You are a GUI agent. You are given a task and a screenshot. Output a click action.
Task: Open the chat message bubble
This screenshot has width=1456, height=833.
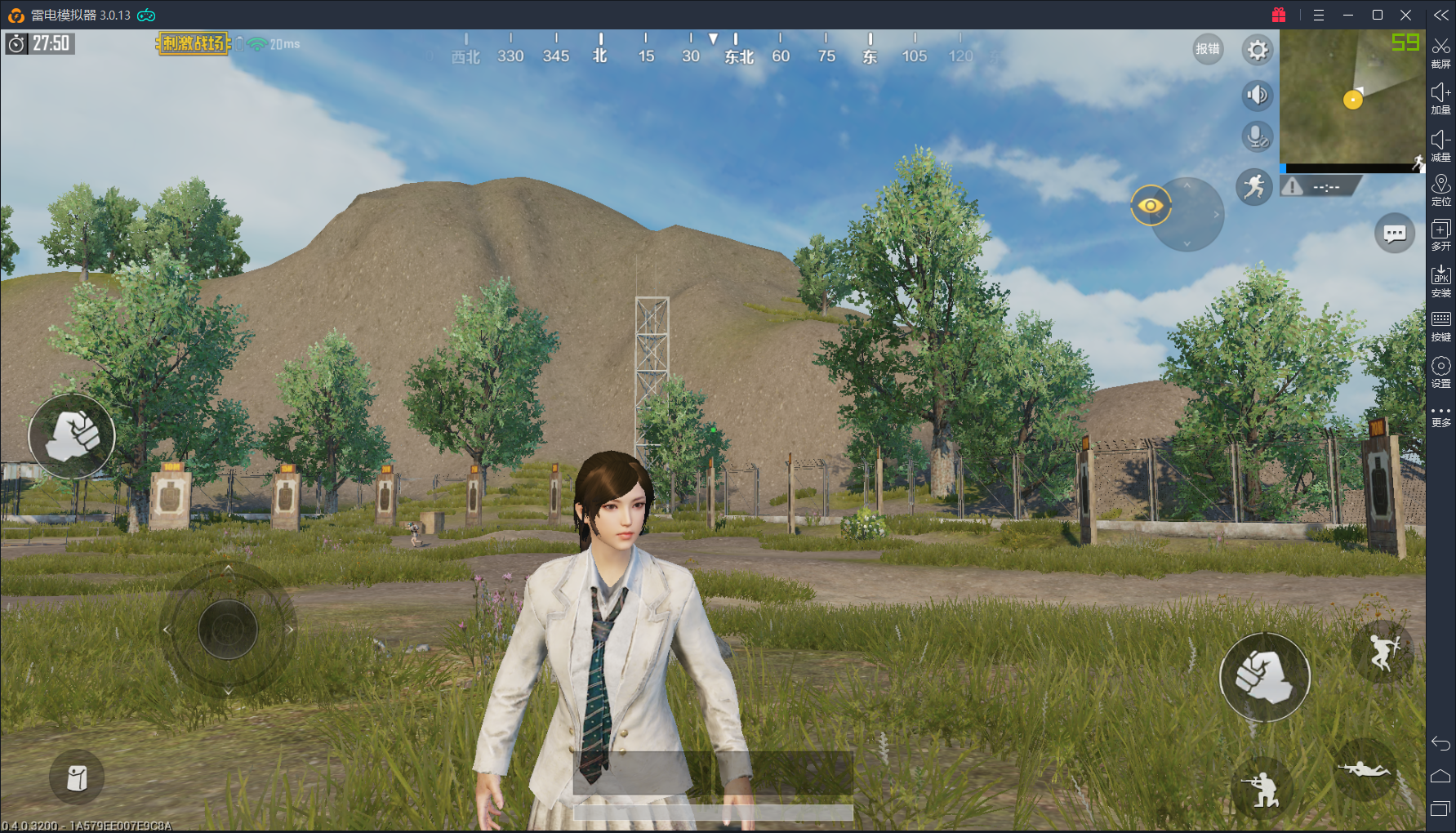point(1395,234)
